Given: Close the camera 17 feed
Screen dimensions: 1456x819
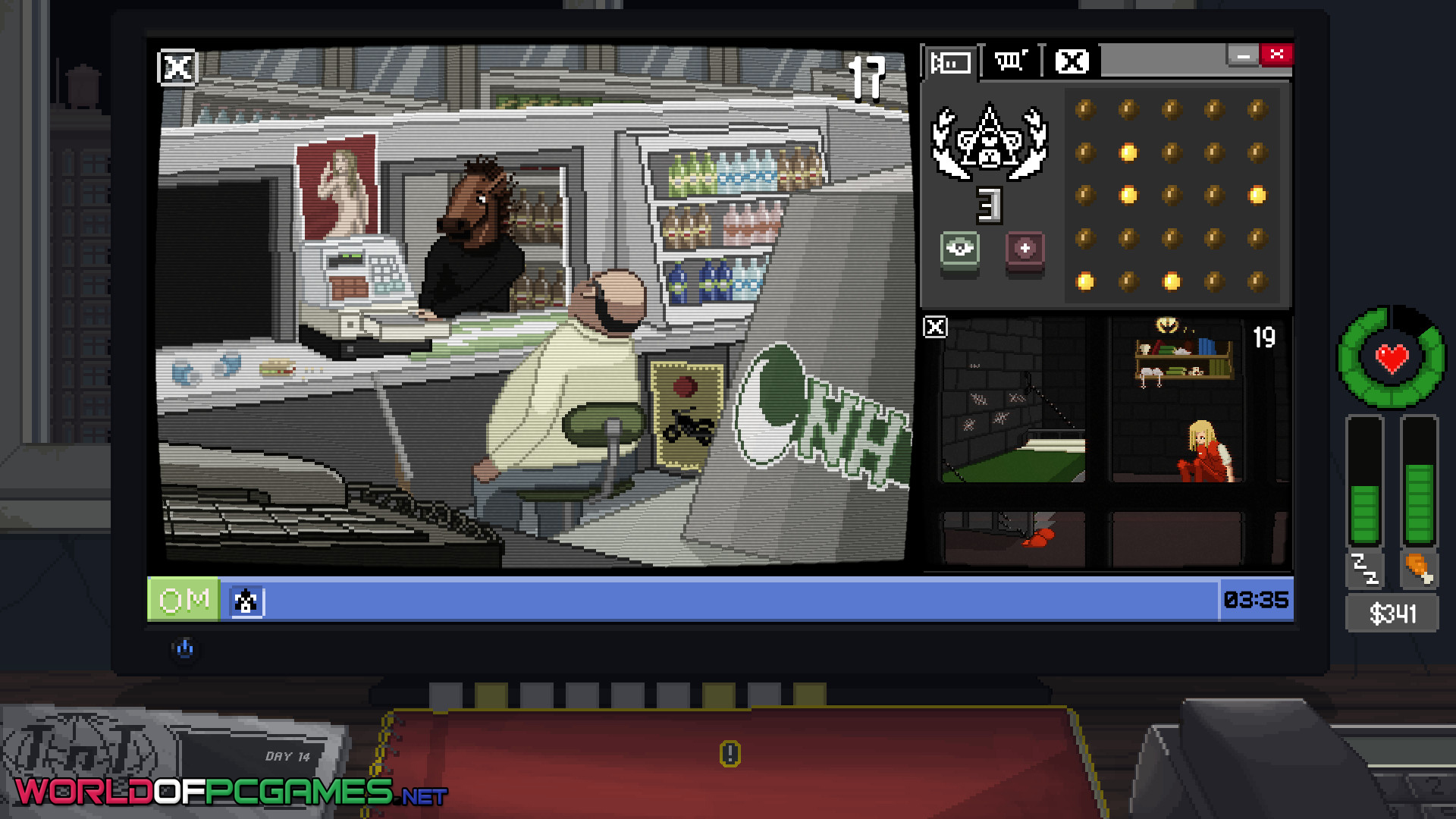Looking at the screenshot, I should pos(177,68).
